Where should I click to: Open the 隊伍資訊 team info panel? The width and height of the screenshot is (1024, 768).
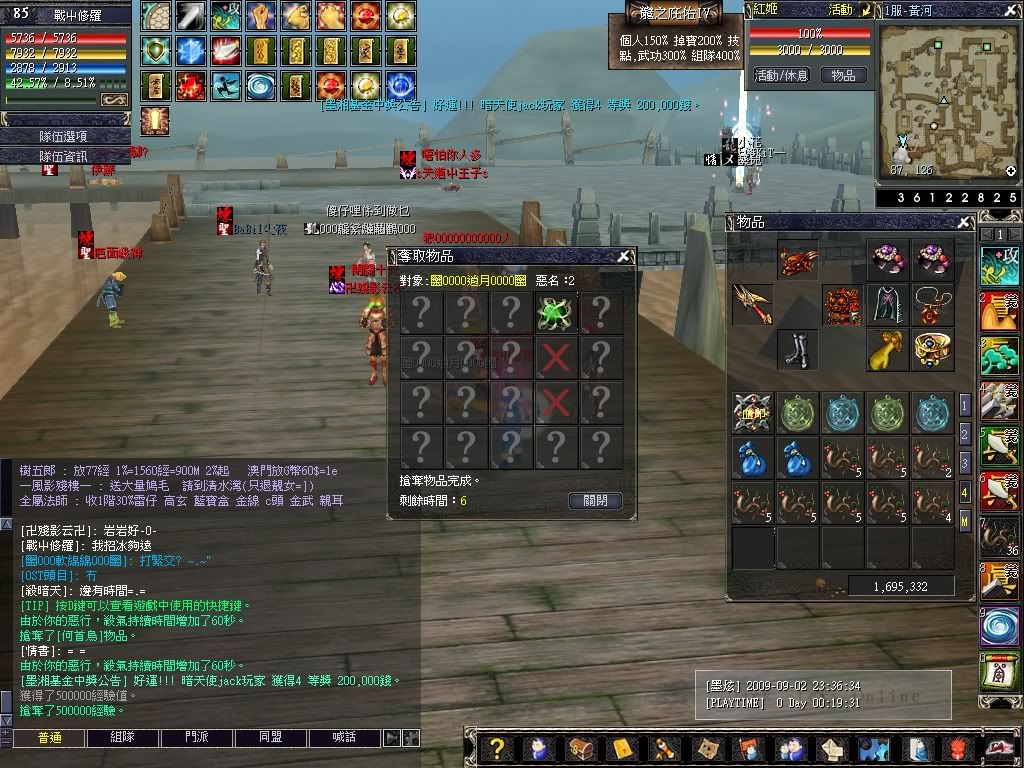click(x=65, y=156)
